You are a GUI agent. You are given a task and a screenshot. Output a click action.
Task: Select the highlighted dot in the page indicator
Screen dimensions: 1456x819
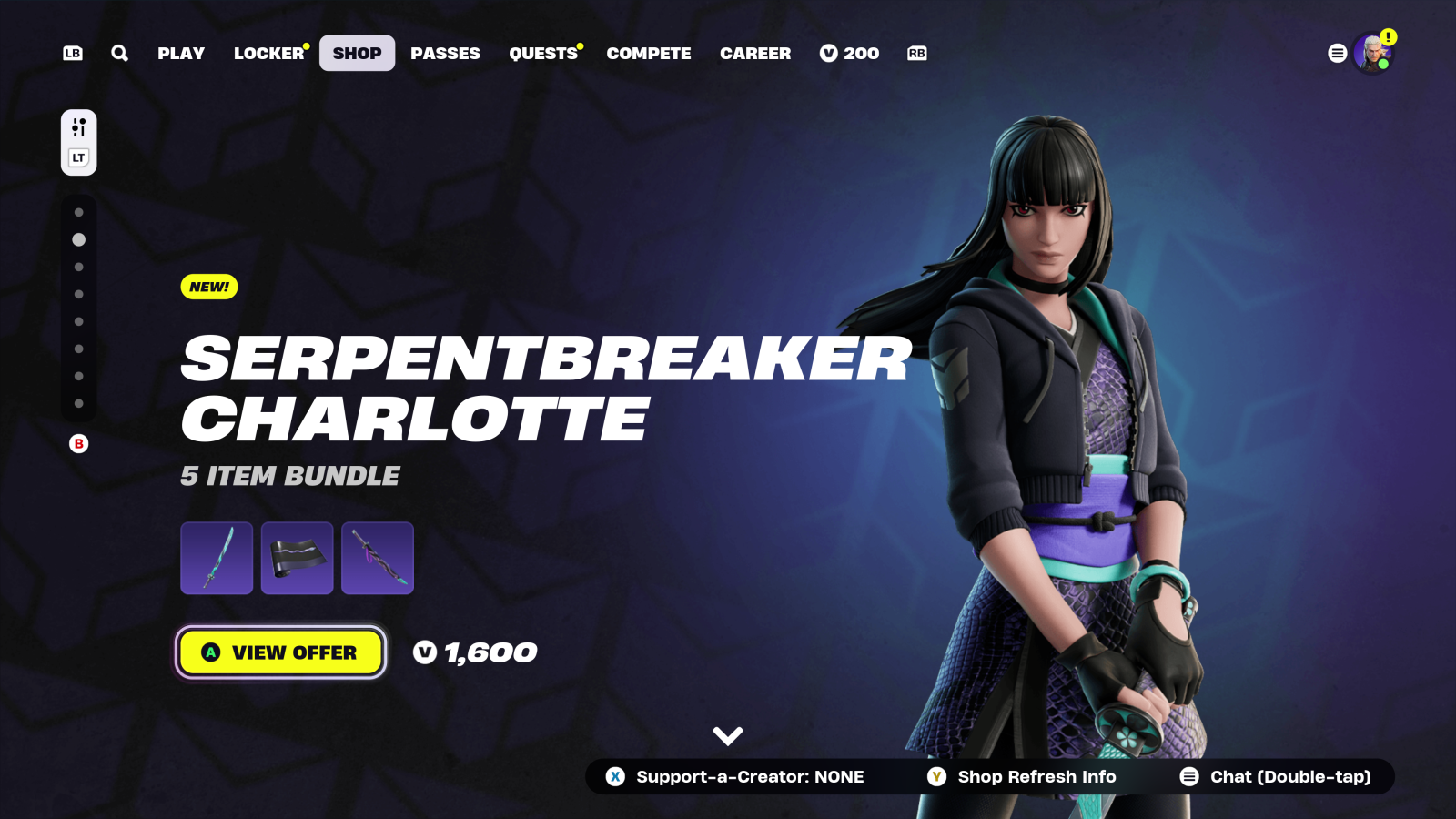tap(78, 240)
